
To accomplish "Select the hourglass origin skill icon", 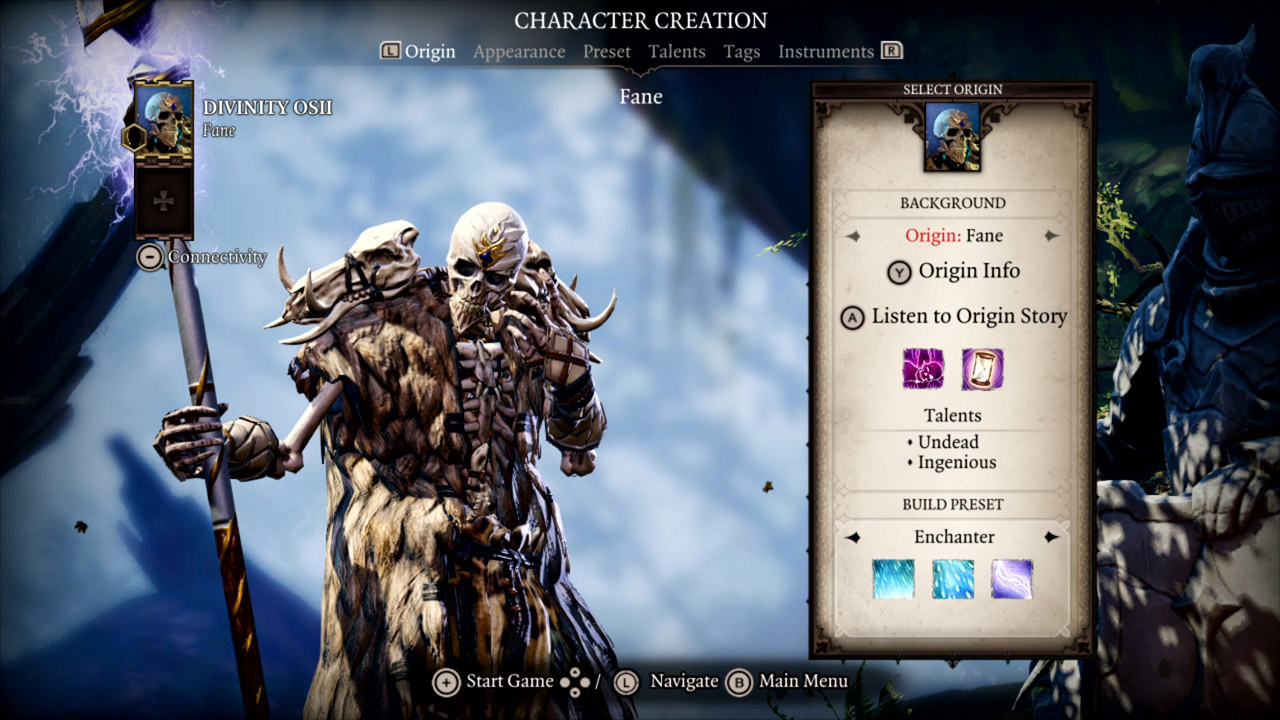I will coord(982,369).
